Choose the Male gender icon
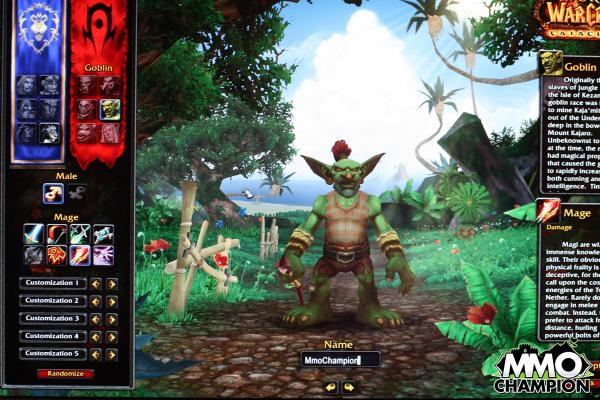This screenshot has height=400, width=600. tap(54, 193)
